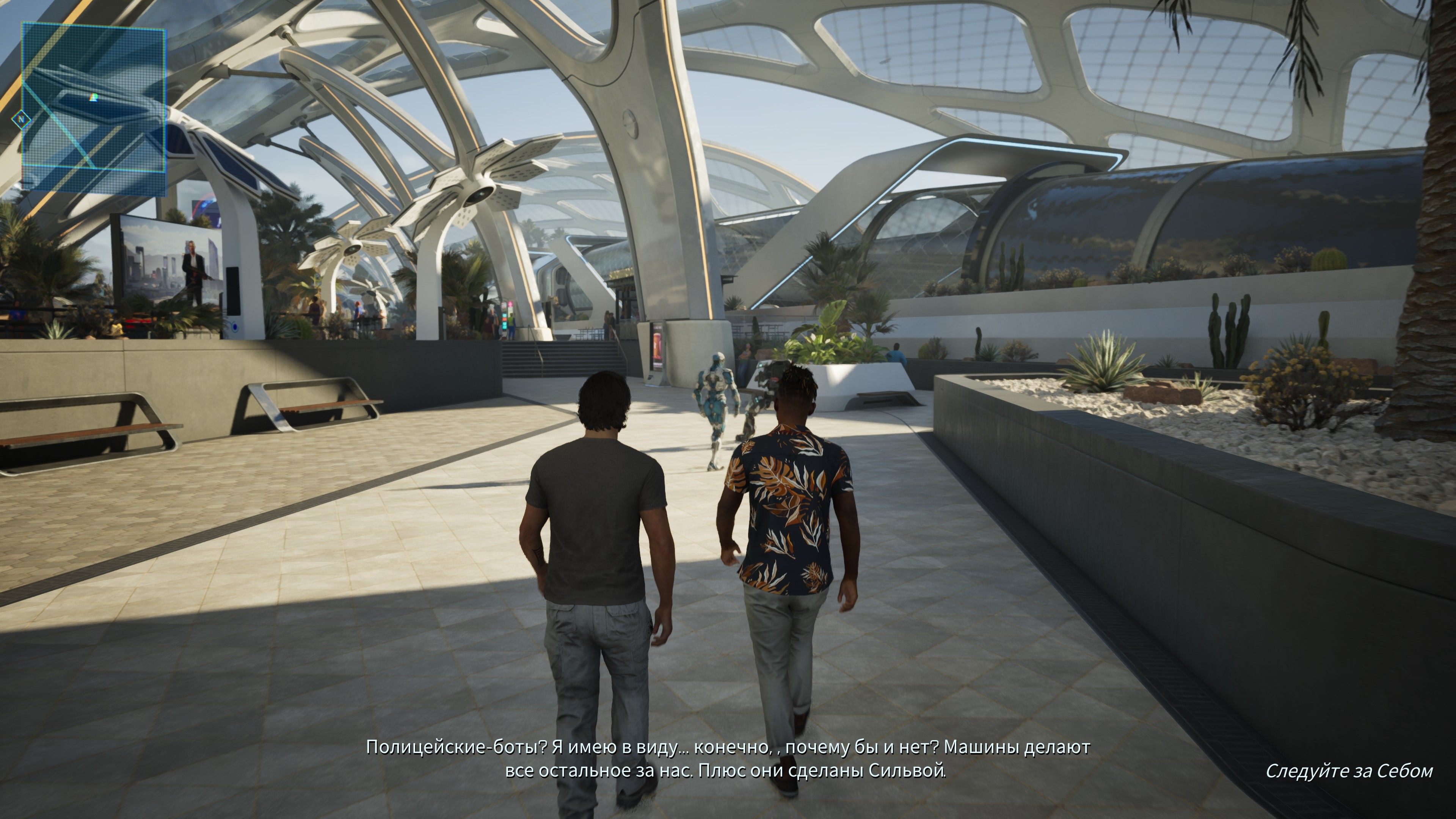Click the north compass marker on the minimap
The image size is (1456, 819).
click(22, 120)
